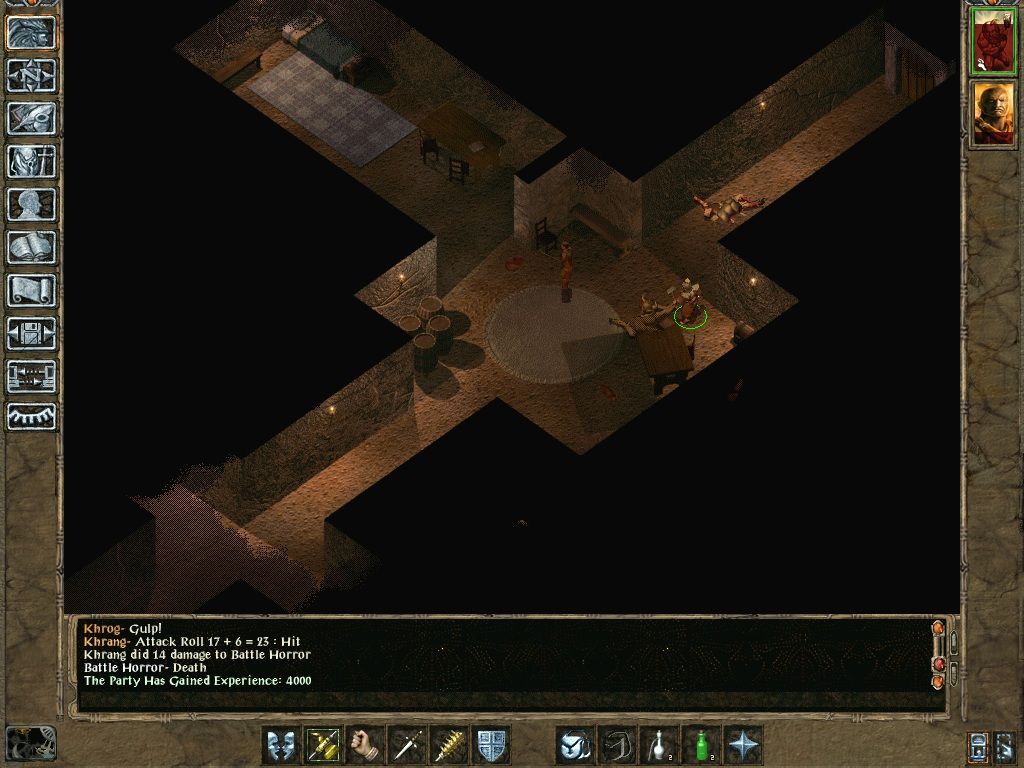The width and height of the screenshot is (1024, 768).
Task: Open the dialogue masks action button
Action: click(x=281, y=745)
